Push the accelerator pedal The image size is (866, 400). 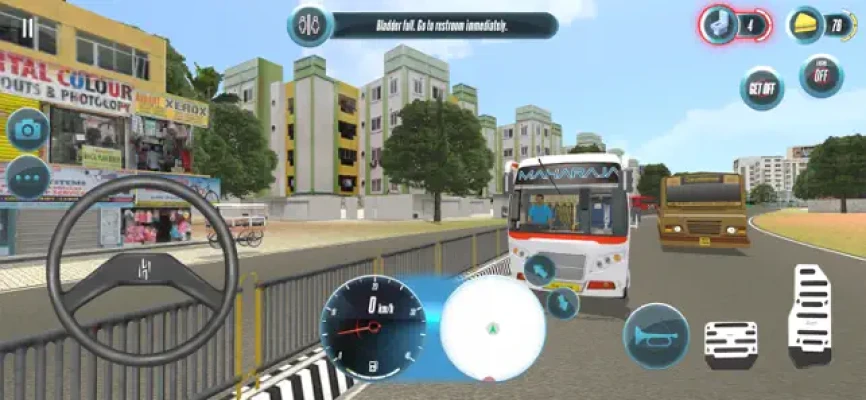click(809, 313)
